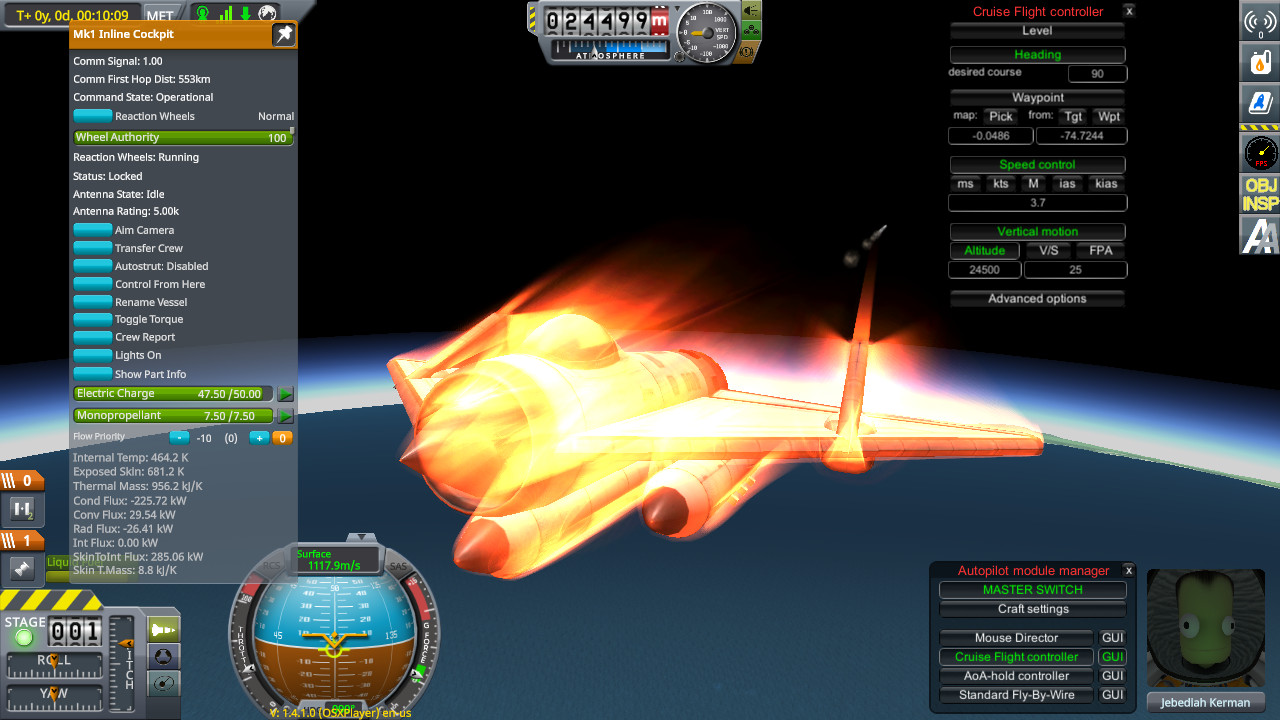Select the V/S vertical motion mode
The width and height of the screenshot is (1280, 720).
click(x=1048, y=251)
